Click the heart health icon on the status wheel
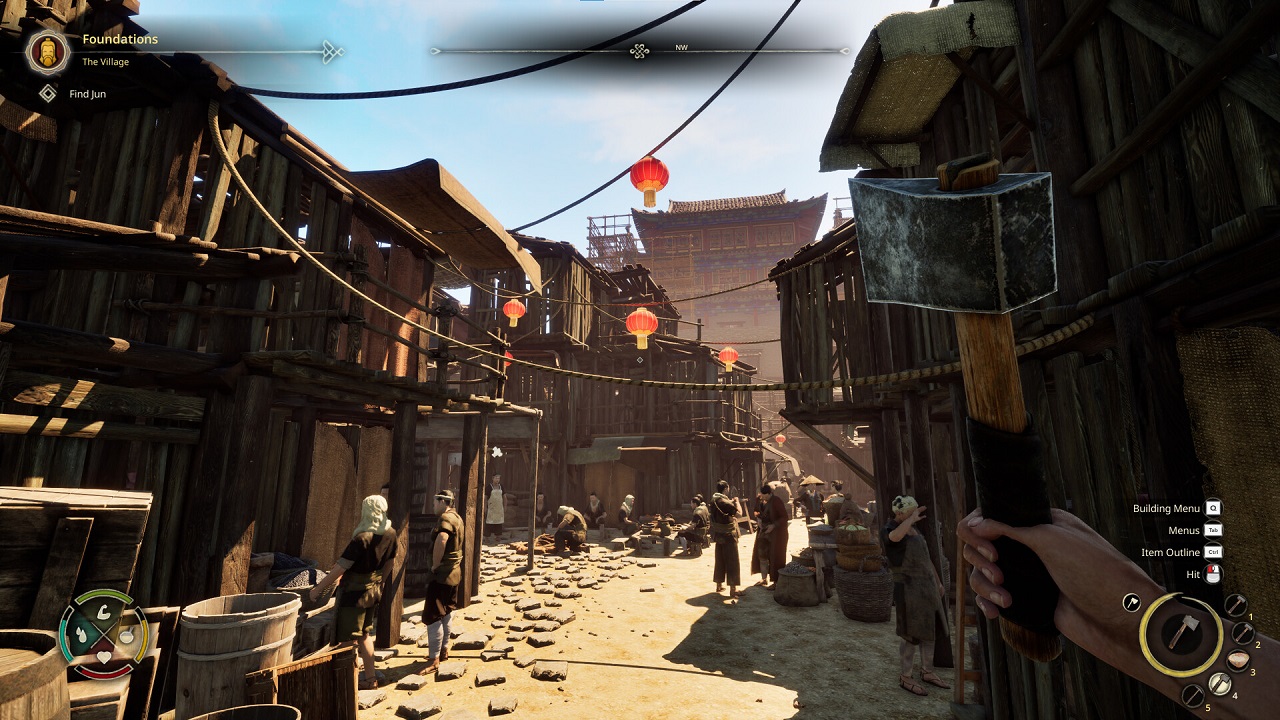 click(104, 657)
